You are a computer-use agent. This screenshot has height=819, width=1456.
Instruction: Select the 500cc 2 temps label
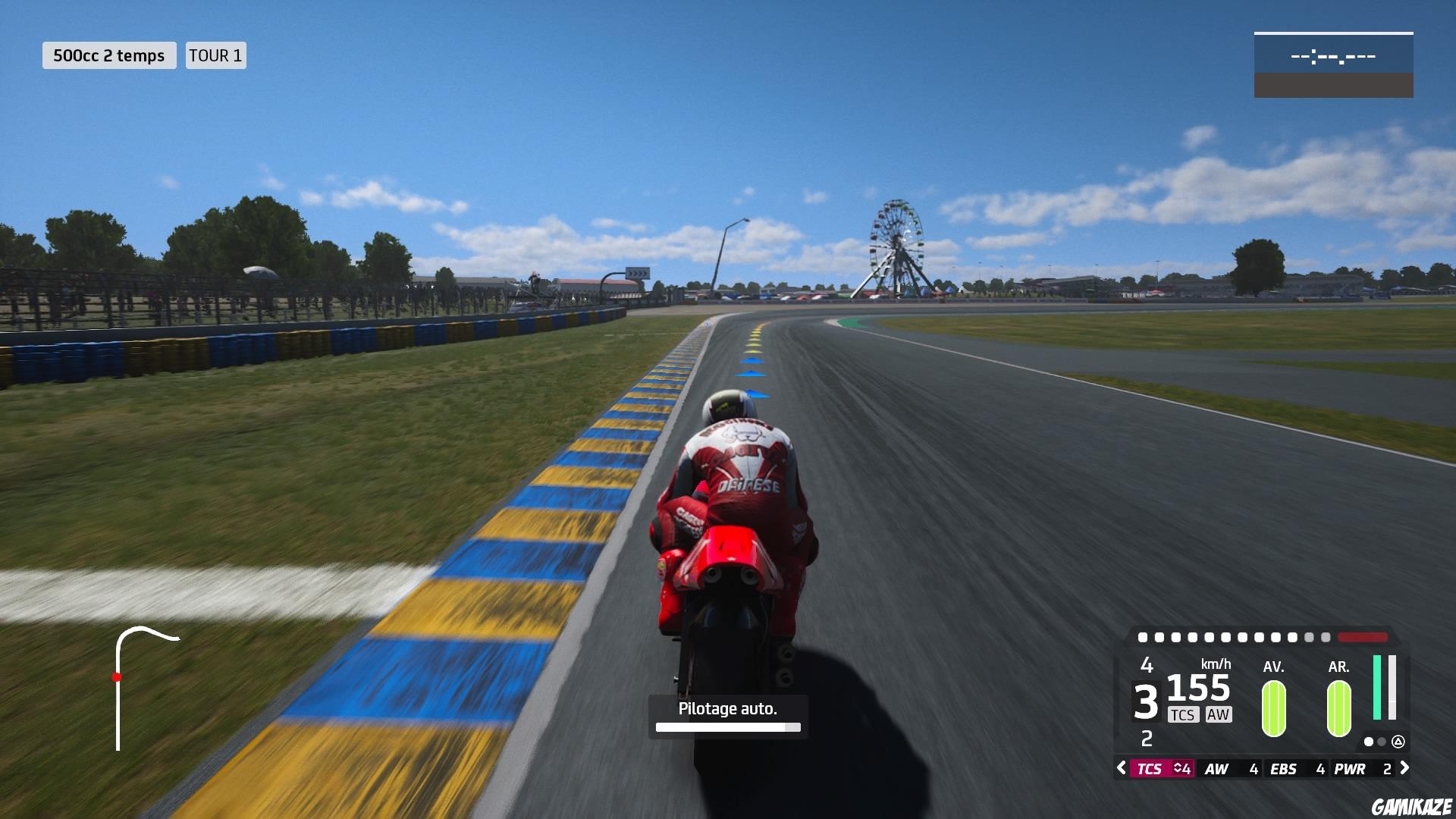pos(108,55)
